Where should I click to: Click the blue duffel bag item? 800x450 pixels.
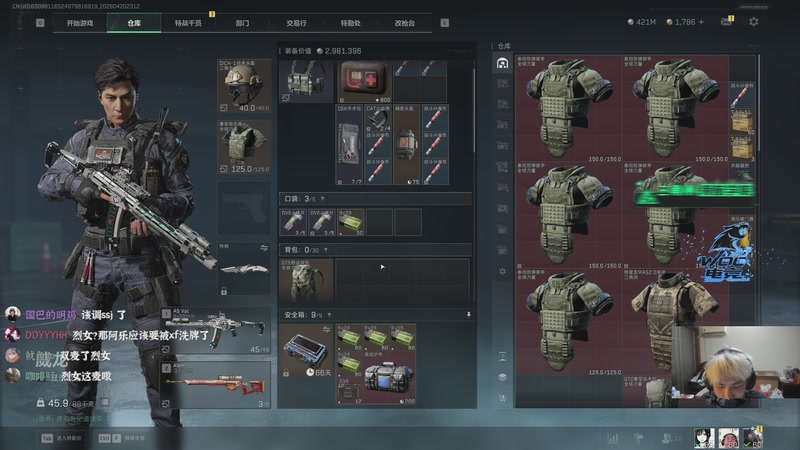pyautogui.click(x=390, y=379)
